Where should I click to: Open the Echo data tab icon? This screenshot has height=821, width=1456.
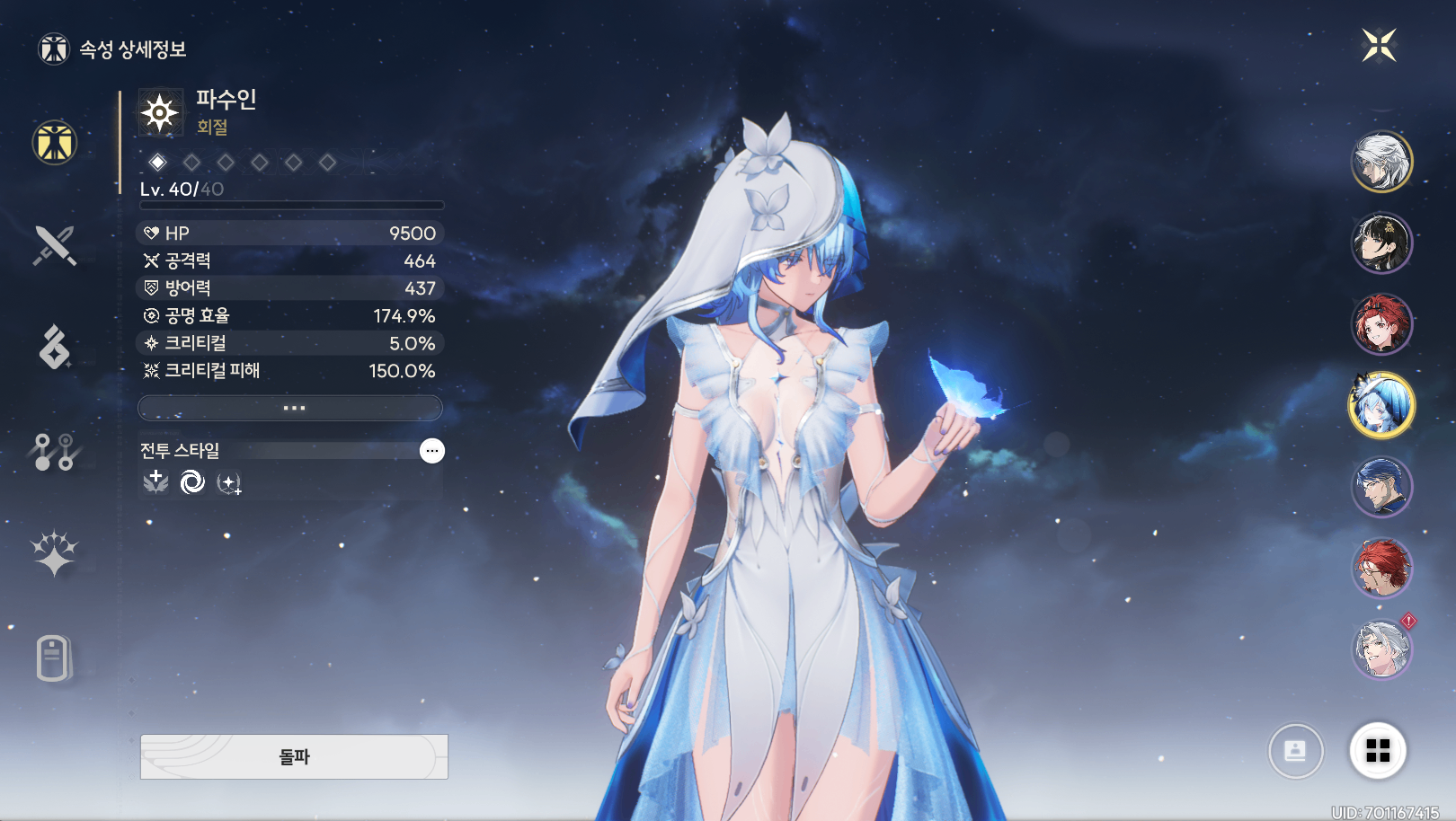click(54, 347)
